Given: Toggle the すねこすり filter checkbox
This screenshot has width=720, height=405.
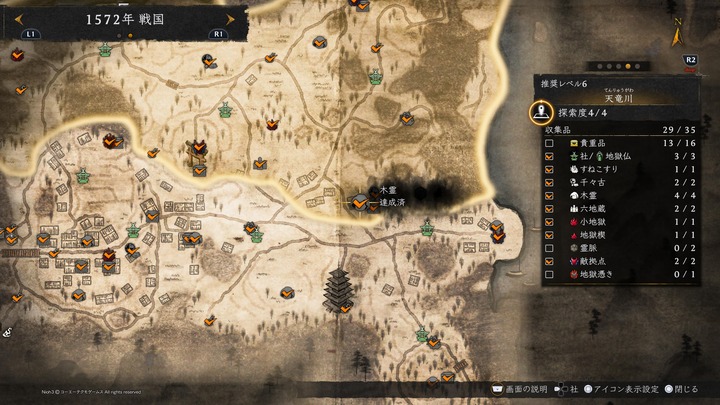Looking at the screenshot, I should (x=549, y=170).
